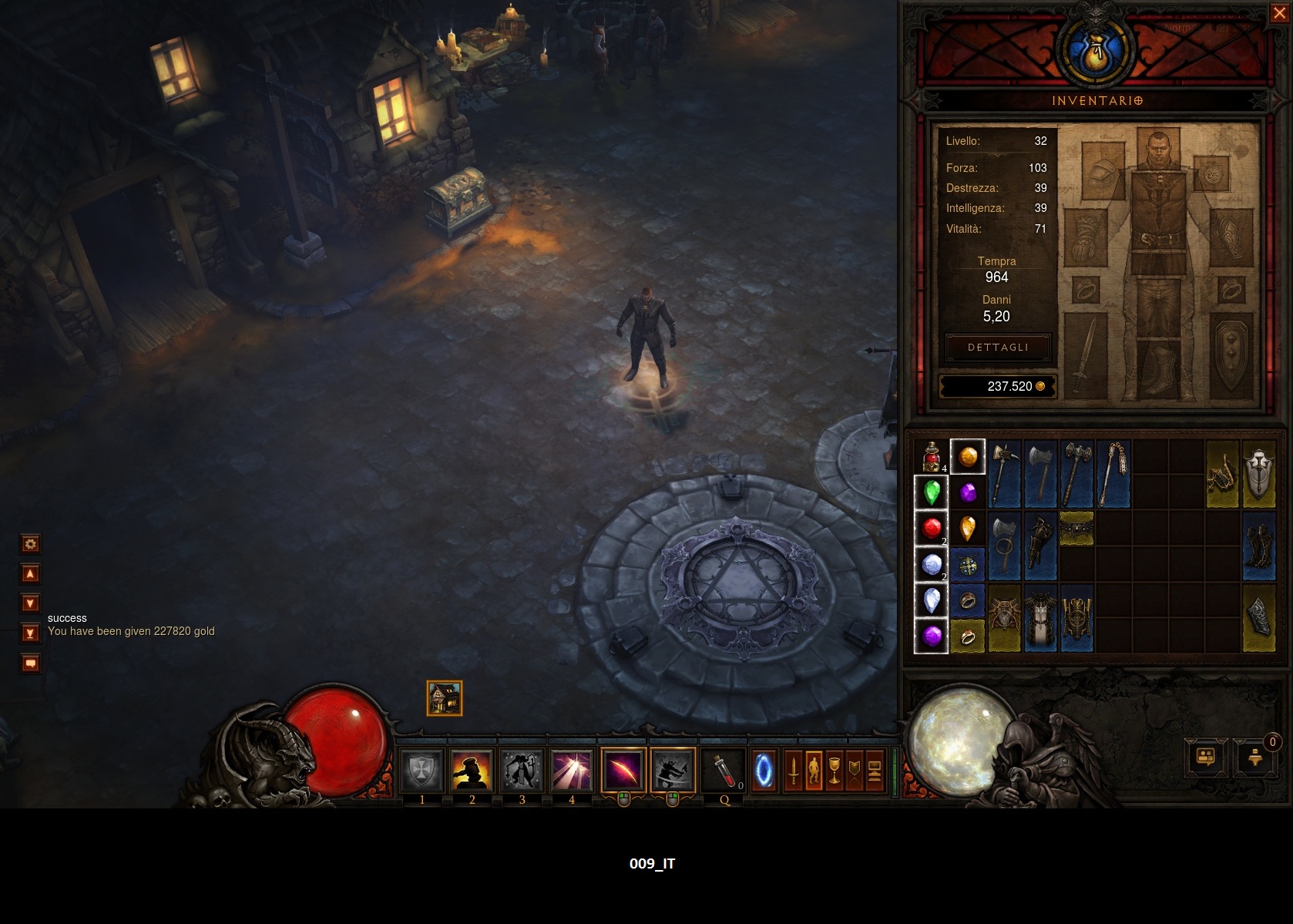This screenshot has width=1293, height=924.
Task: Open the chat speech bubble button
Action: pos(30,664)
